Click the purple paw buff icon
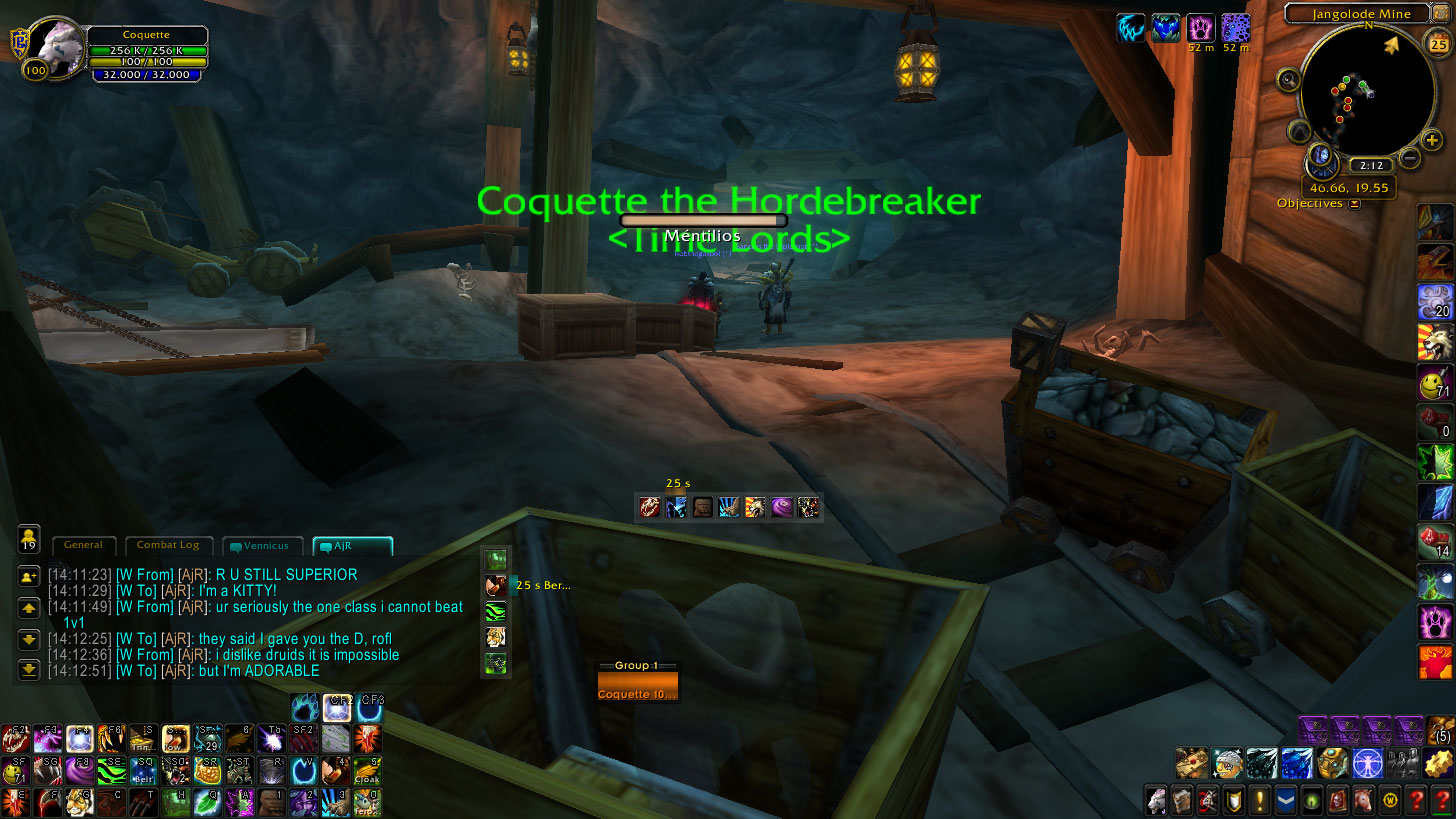Image resolution: width=1456 pixels, height=819 pixels. [x=1200, y=27]
